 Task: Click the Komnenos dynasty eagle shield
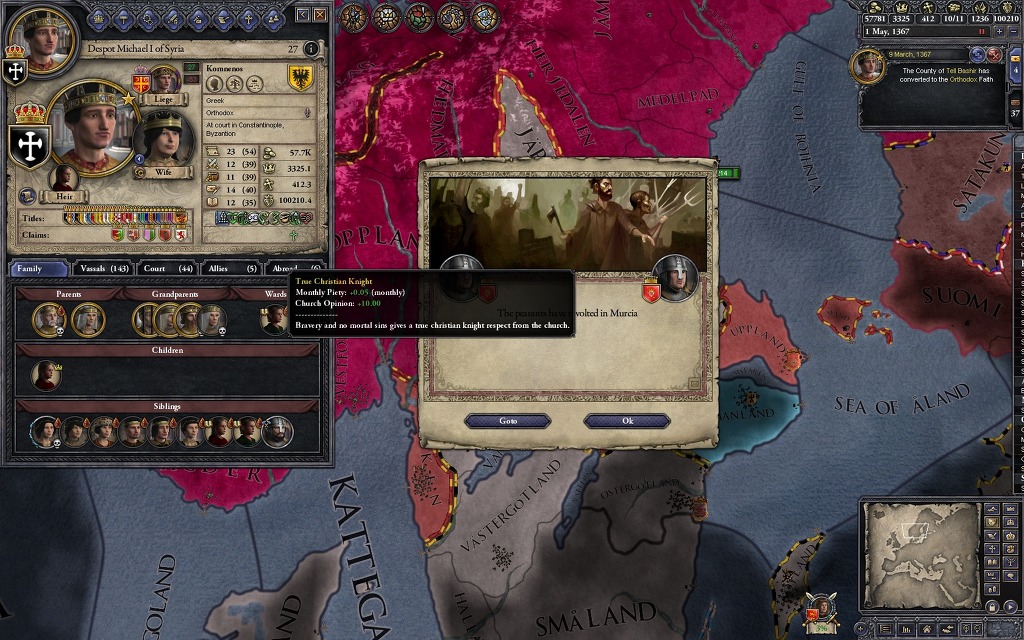click(x=298, y=78)
